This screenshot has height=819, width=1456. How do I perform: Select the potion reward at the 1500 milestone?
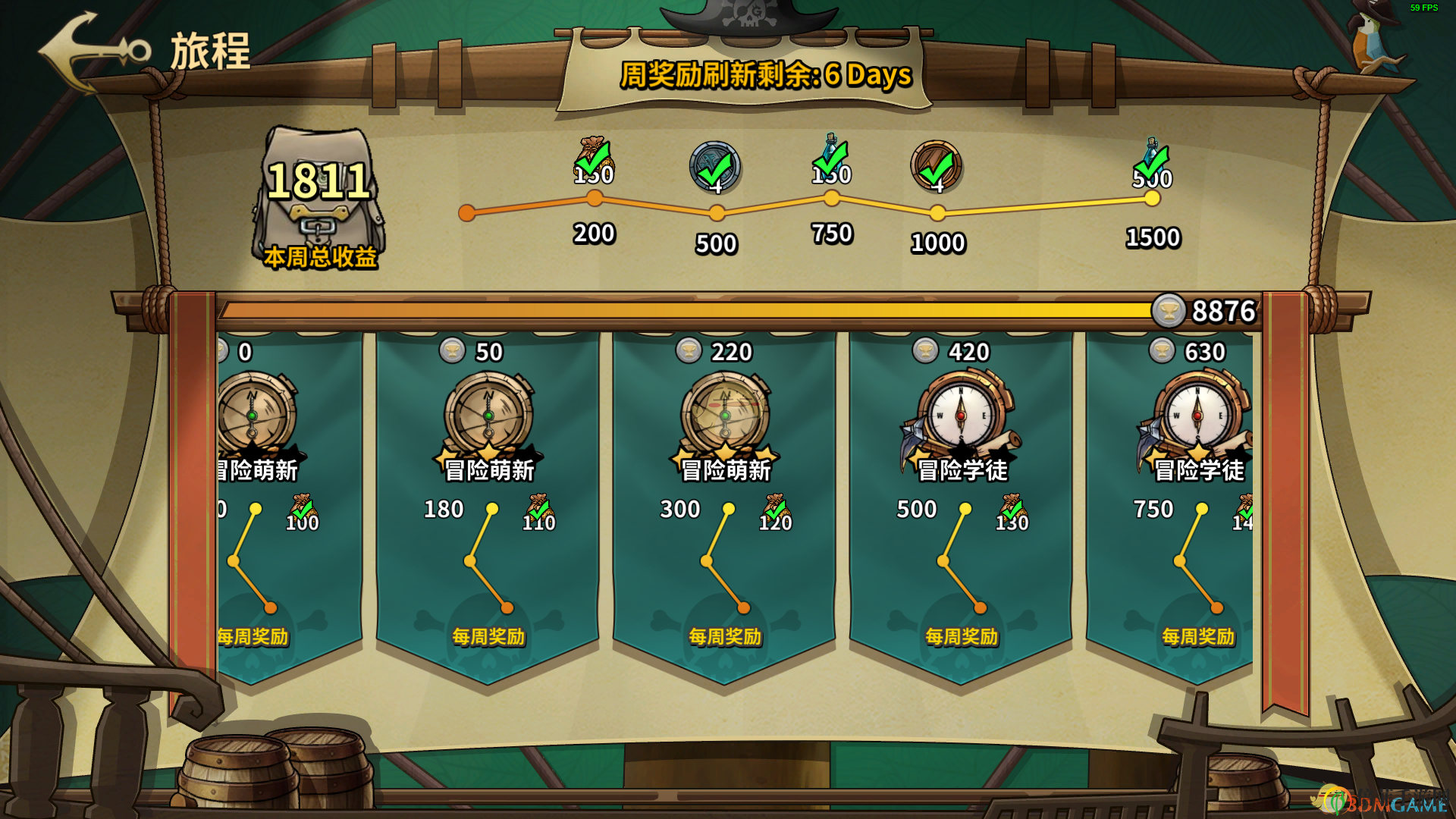pyautogui.click(x=1152, y=162)
